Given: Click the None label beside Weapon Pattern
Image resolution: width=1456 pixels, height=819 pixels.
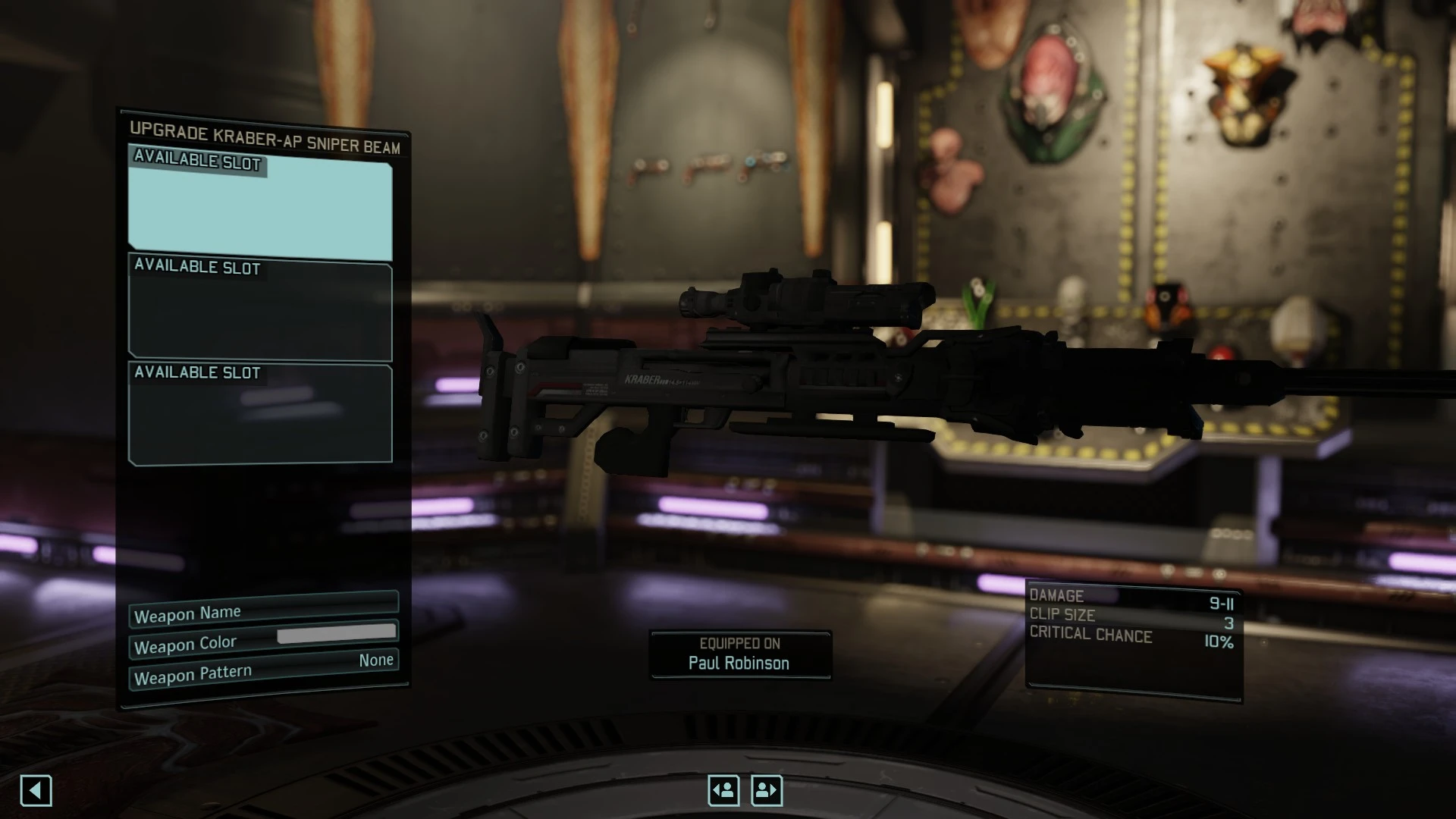Looking at the screenshot, I should (x=377, y=661).
